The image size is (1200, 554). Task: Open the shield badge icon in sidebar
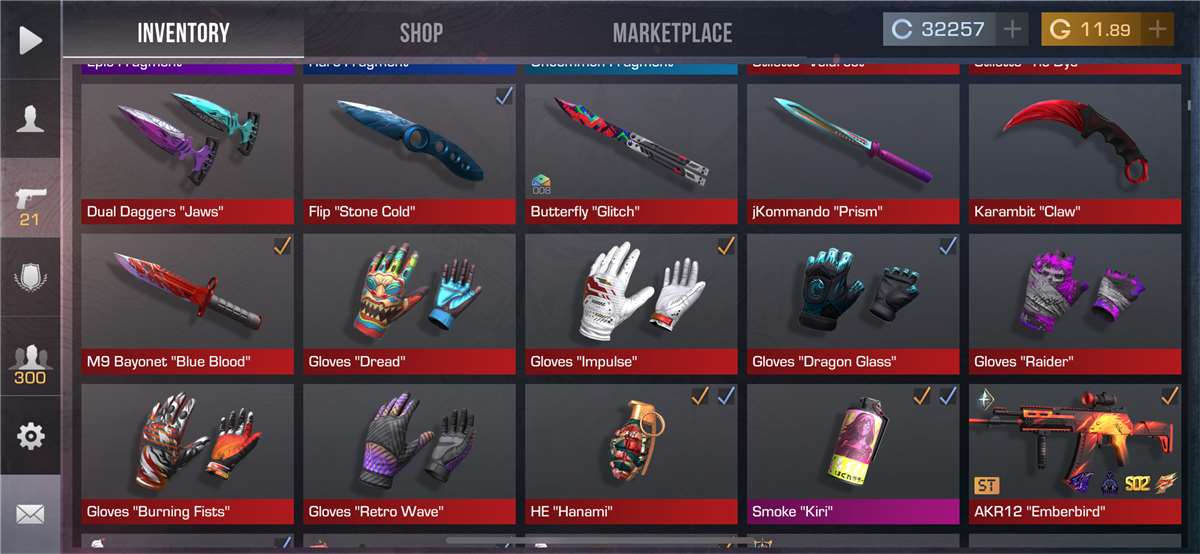click(x=30, y=277)
